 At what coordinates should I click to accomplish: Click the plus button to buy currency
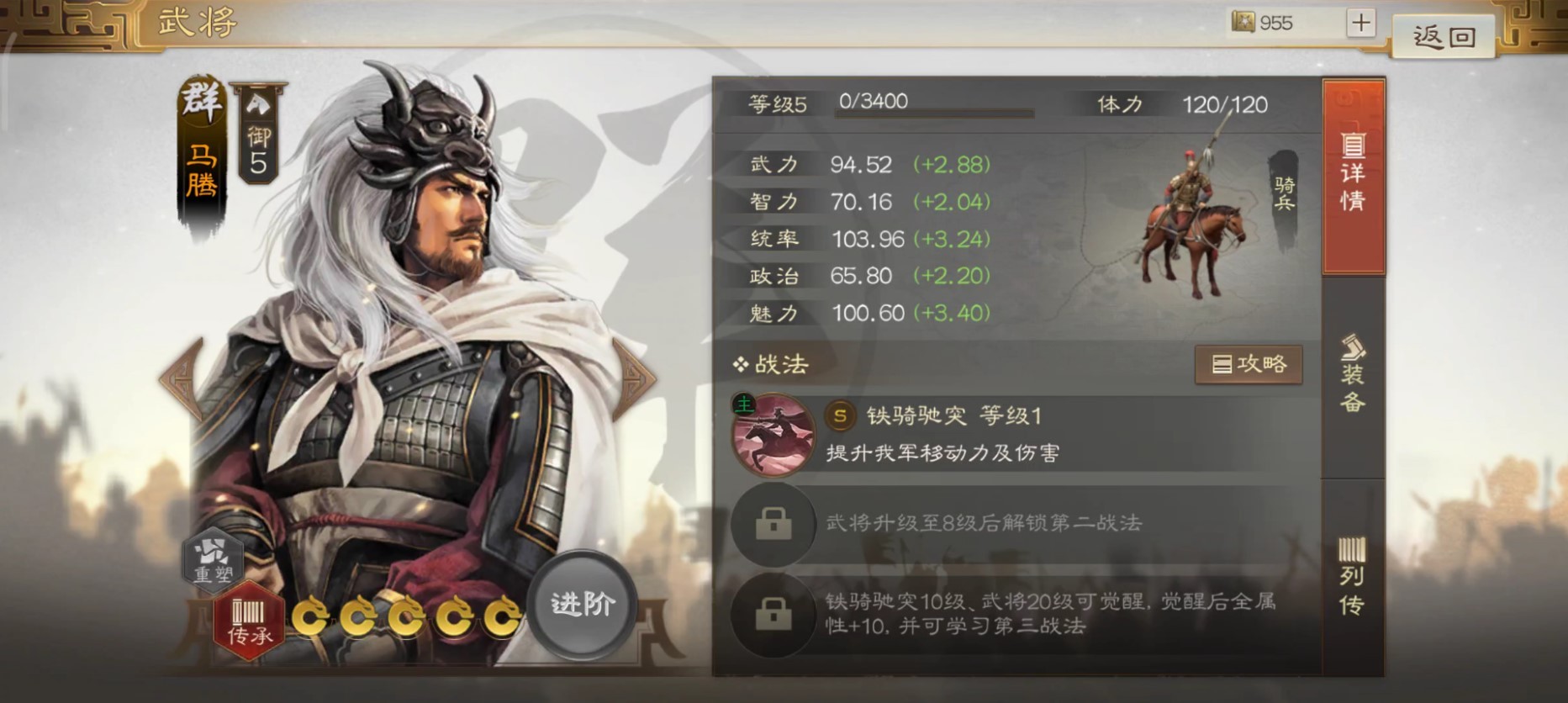coord(1359,23)
